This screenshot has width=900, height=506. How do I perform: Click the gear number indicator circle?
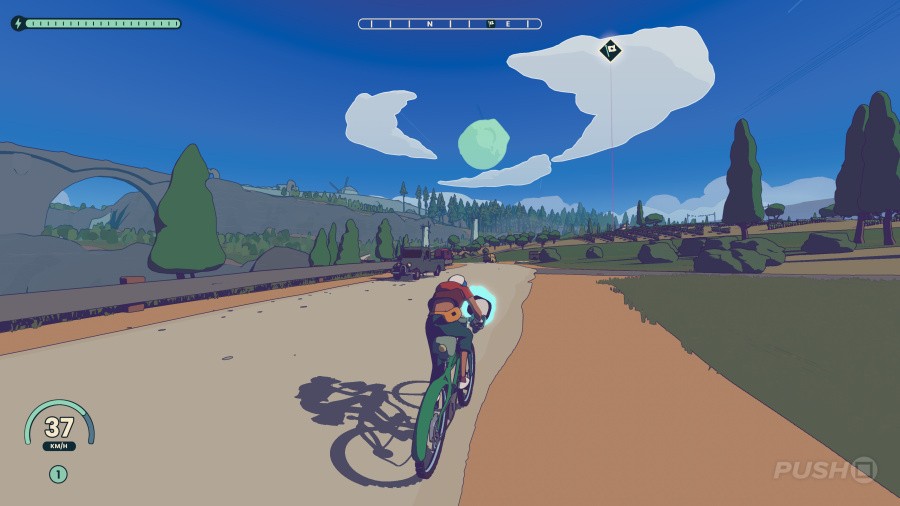click(58, 474)
